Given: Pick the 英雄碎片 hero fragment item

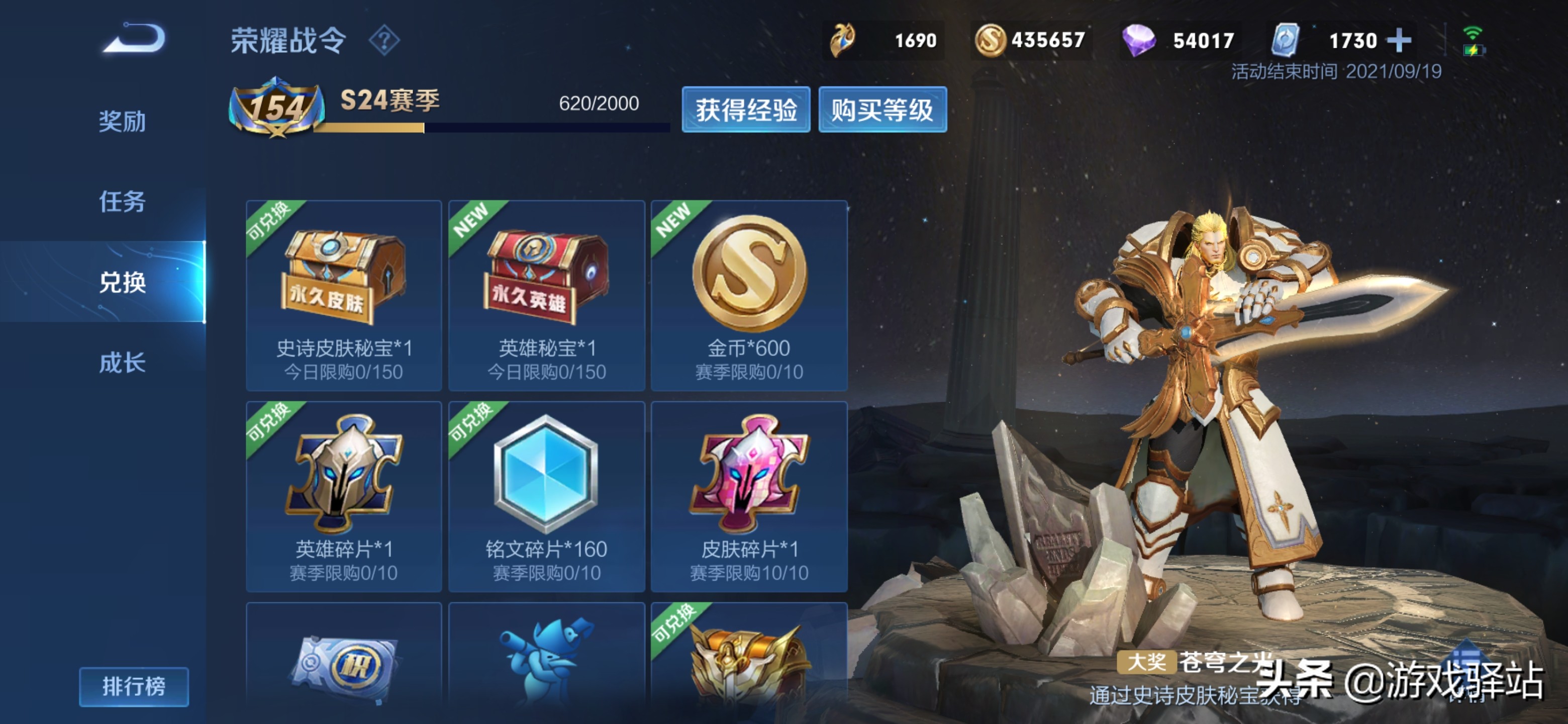Looking at the screenshot, I should click(x=343, y=496).
